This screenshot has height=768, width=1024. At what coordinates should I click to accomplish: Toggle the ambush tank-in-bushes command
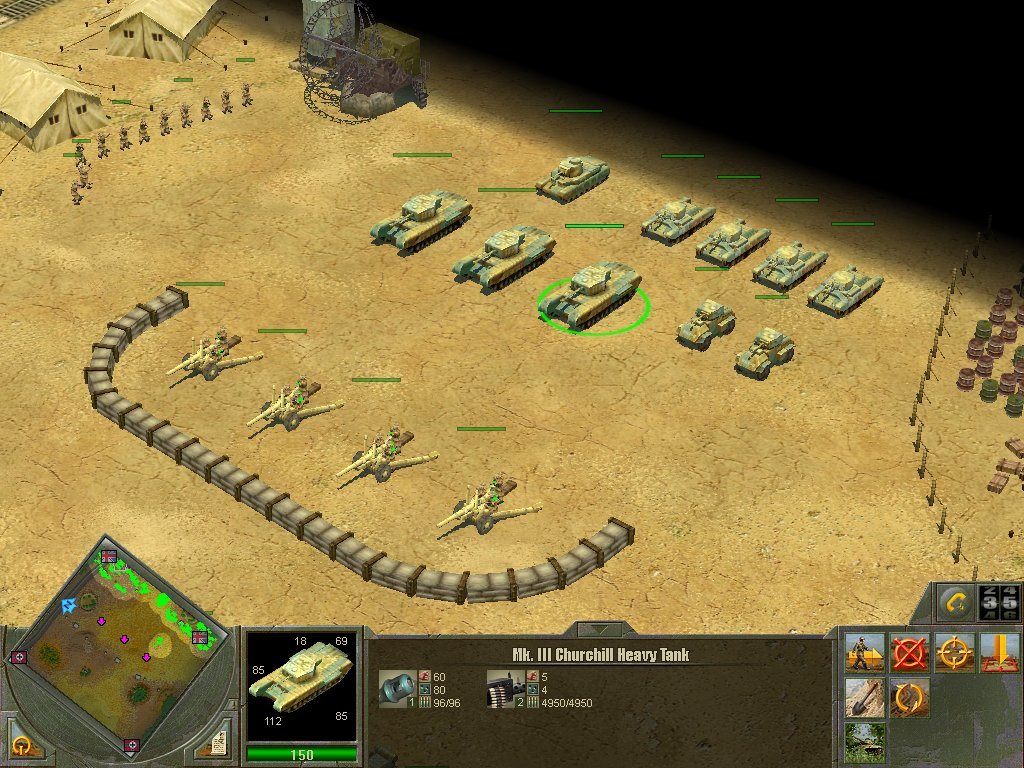(864, 741)
